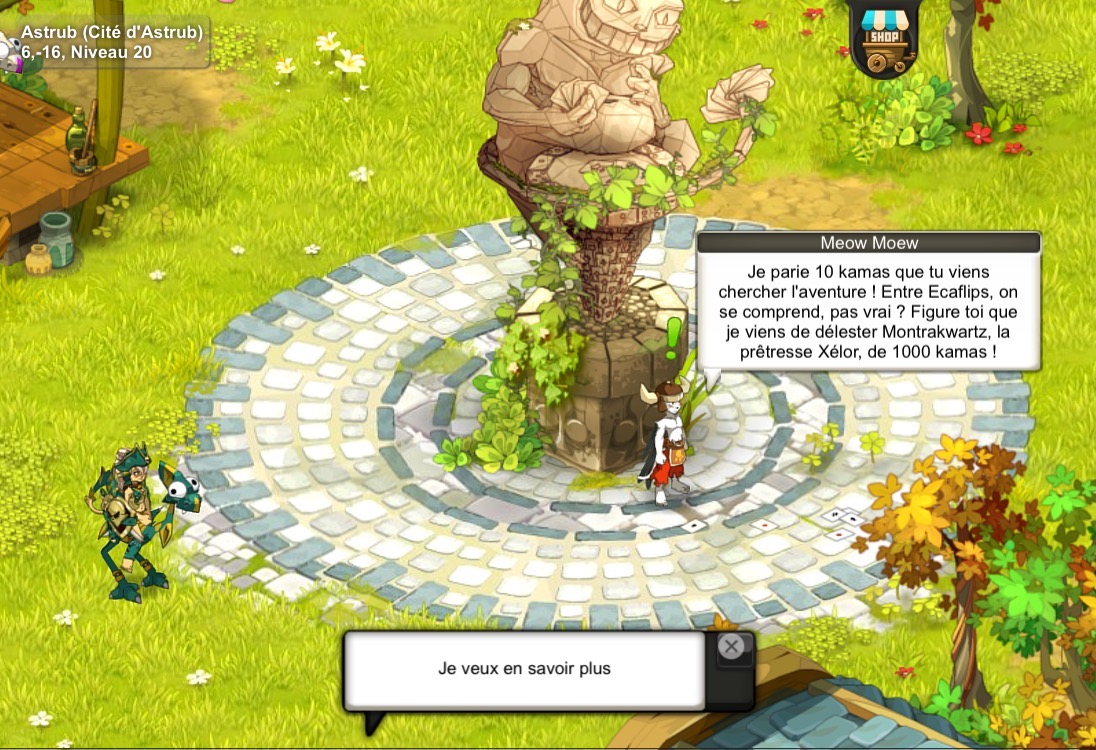Open the Shop cart icon
This screenshot has height=750, width=1096.
pyautogui.click(x=881, y=39)
